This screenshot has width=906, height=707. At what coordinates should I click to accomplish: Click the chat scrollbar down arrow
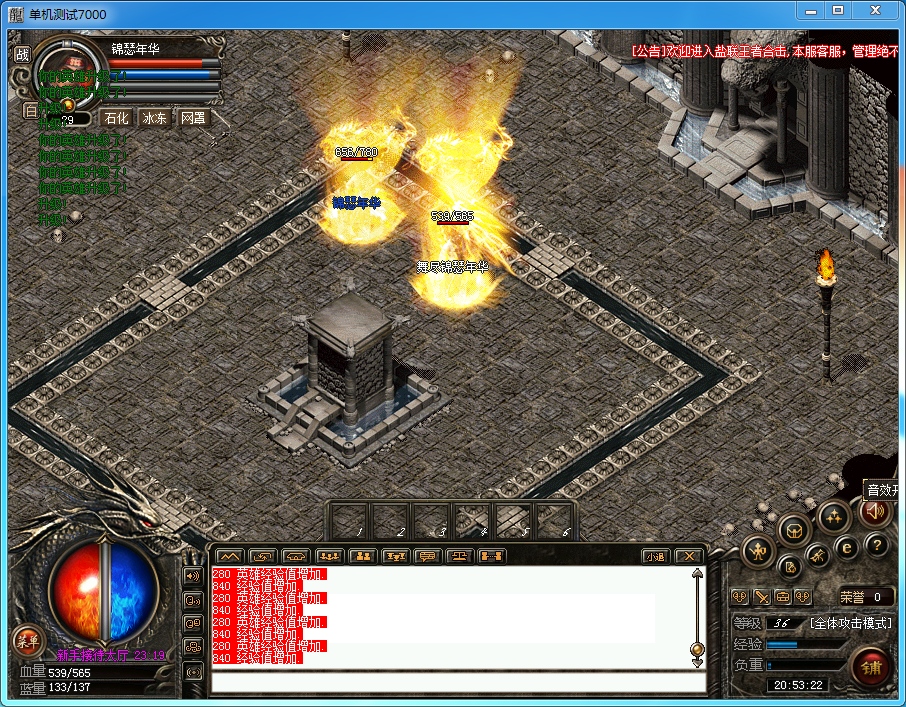(x=697, y=661)
